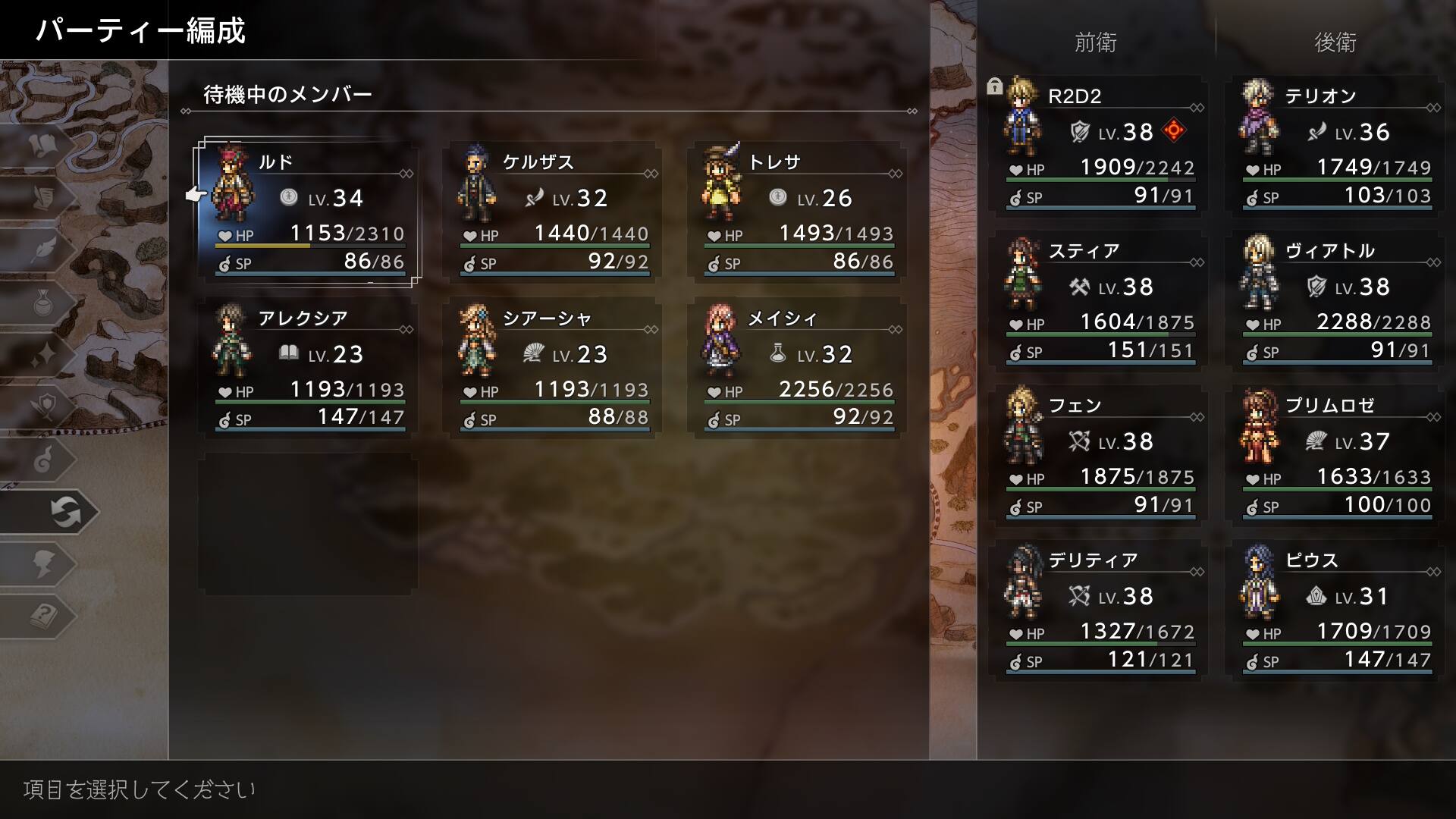The image size is (1456, 819).
Task: Select front row member R2D2
Action: (1100, 144)
